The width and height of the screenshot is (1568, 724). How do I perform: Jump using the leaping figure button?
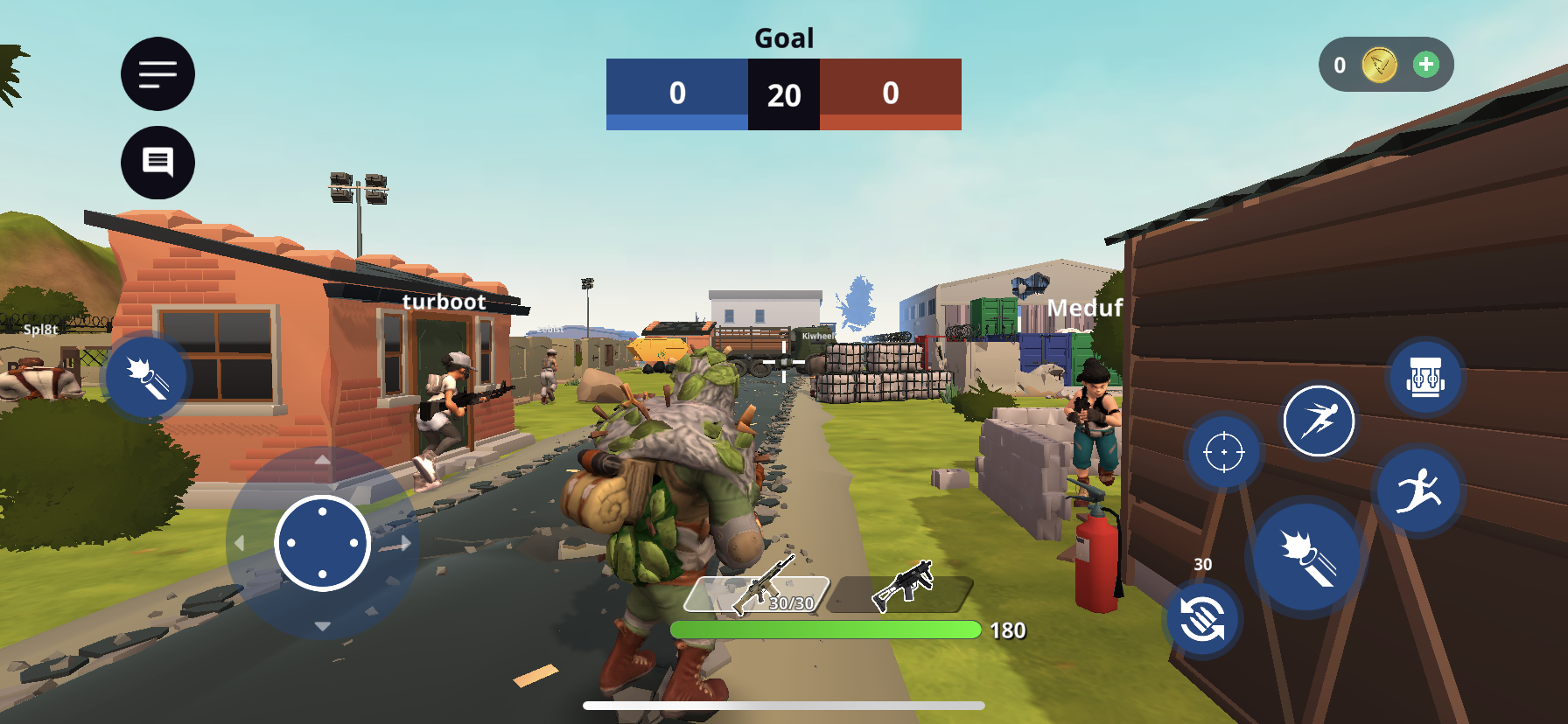tap(1419, 490)
